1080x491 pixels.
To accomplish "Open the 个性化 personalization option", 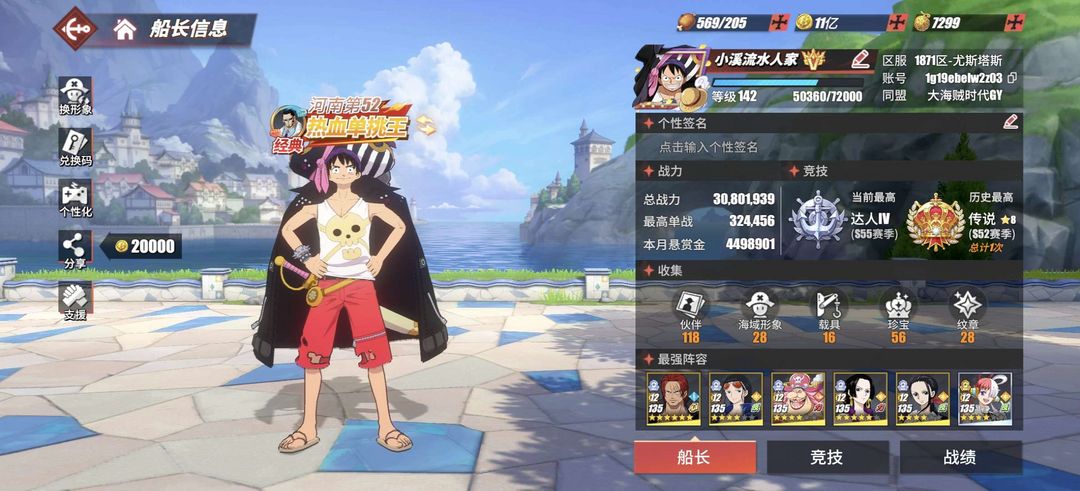I will pyautogui.click(x=75, y=199).
